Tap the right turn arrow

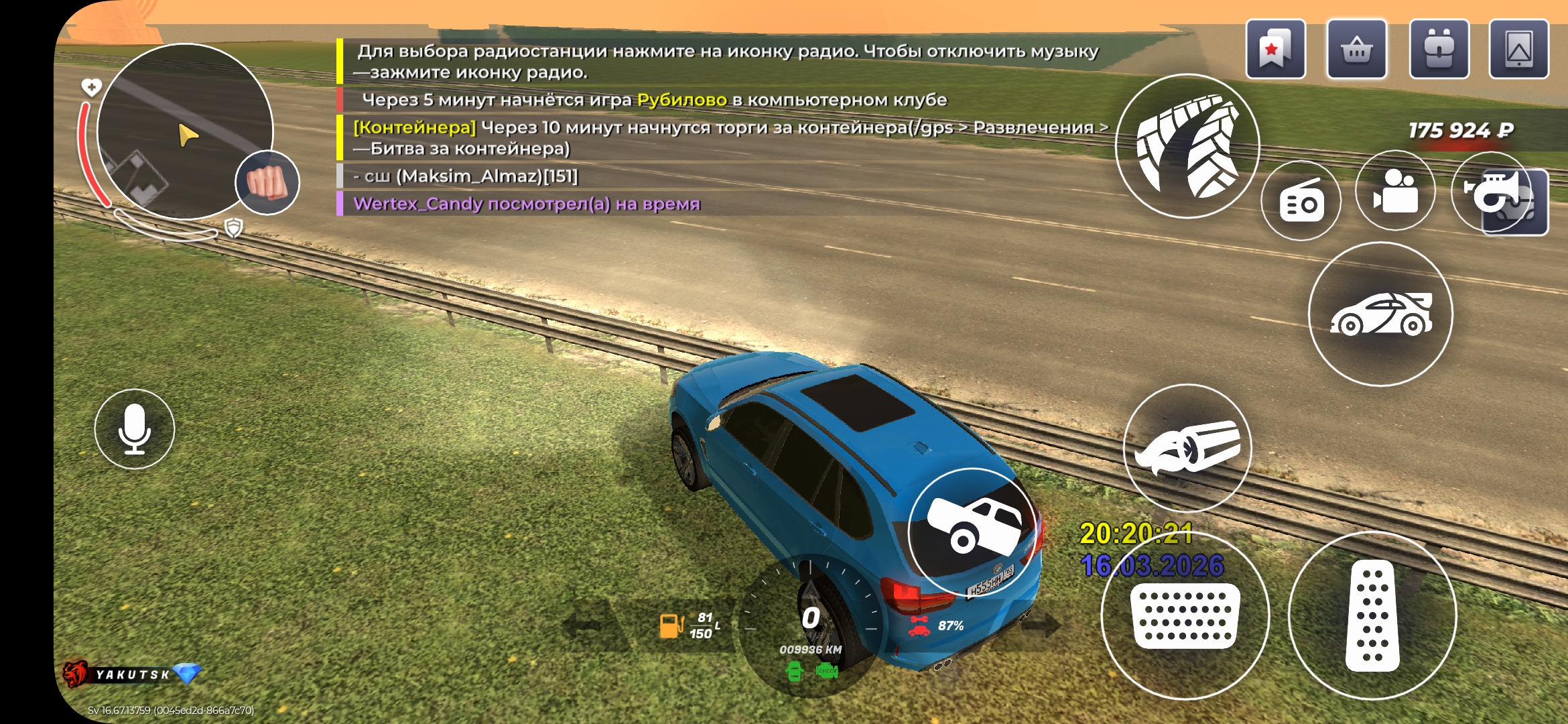click(x=1040, y=626)
